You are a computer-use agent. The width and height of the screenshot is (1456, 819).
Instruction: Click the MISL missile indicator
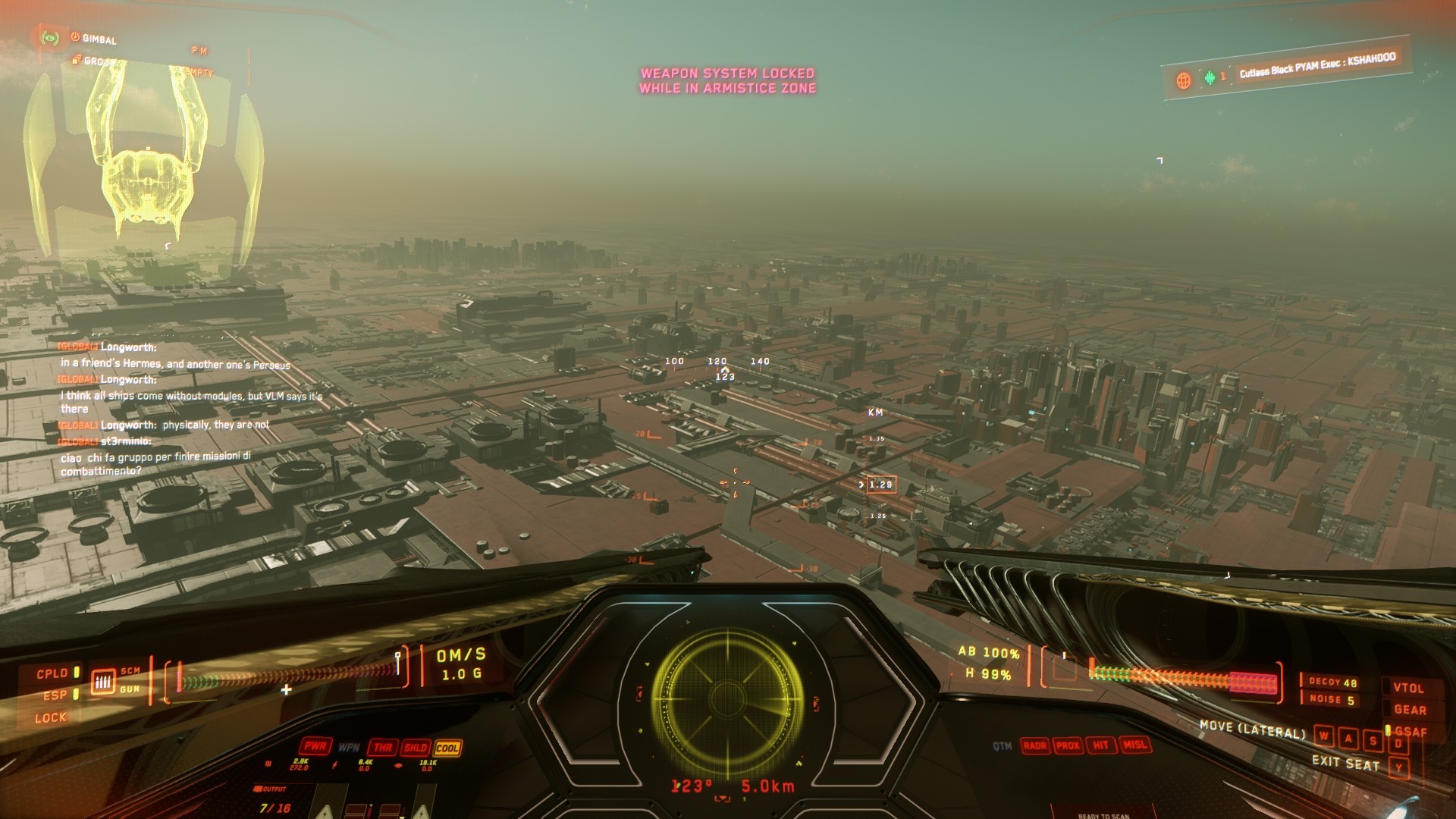1134,745
